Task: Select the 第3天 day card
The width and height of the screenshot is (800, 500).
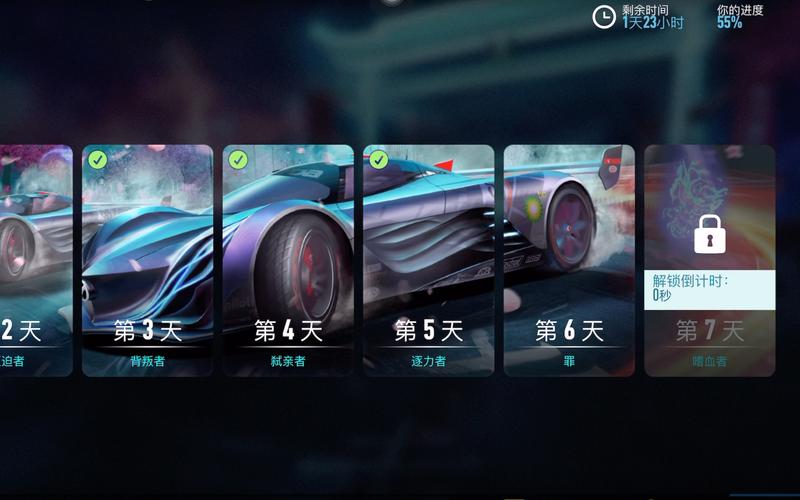Action: click(x=147, y=260)
